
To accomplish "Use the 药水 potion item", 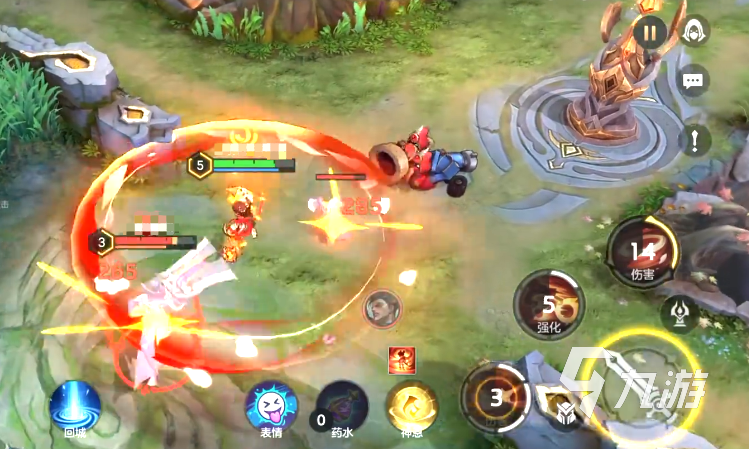I will pos(342,407).
